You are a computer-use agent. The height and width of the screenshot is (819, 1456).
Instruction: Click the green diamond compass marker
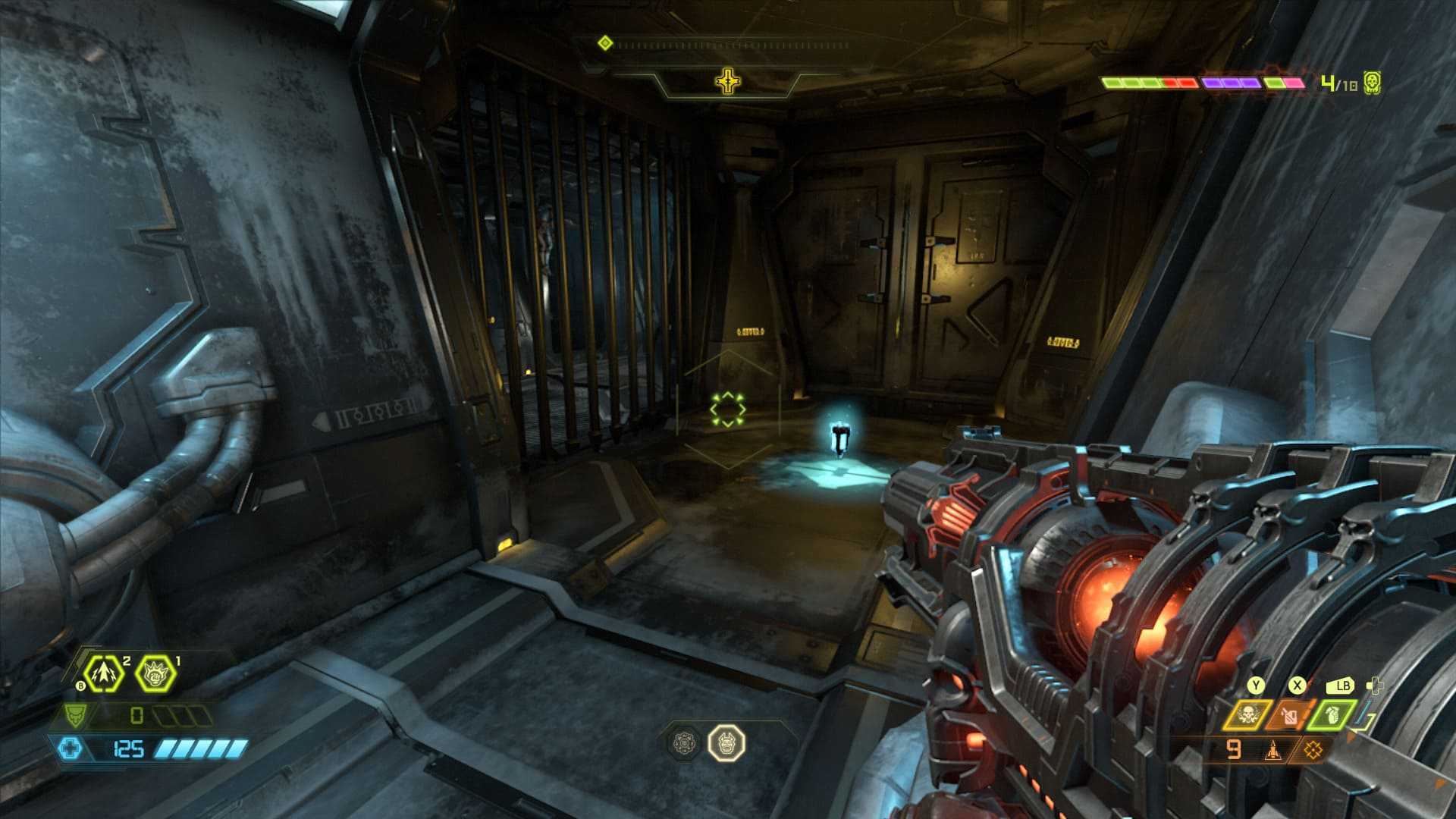click(x=604, y=43)
